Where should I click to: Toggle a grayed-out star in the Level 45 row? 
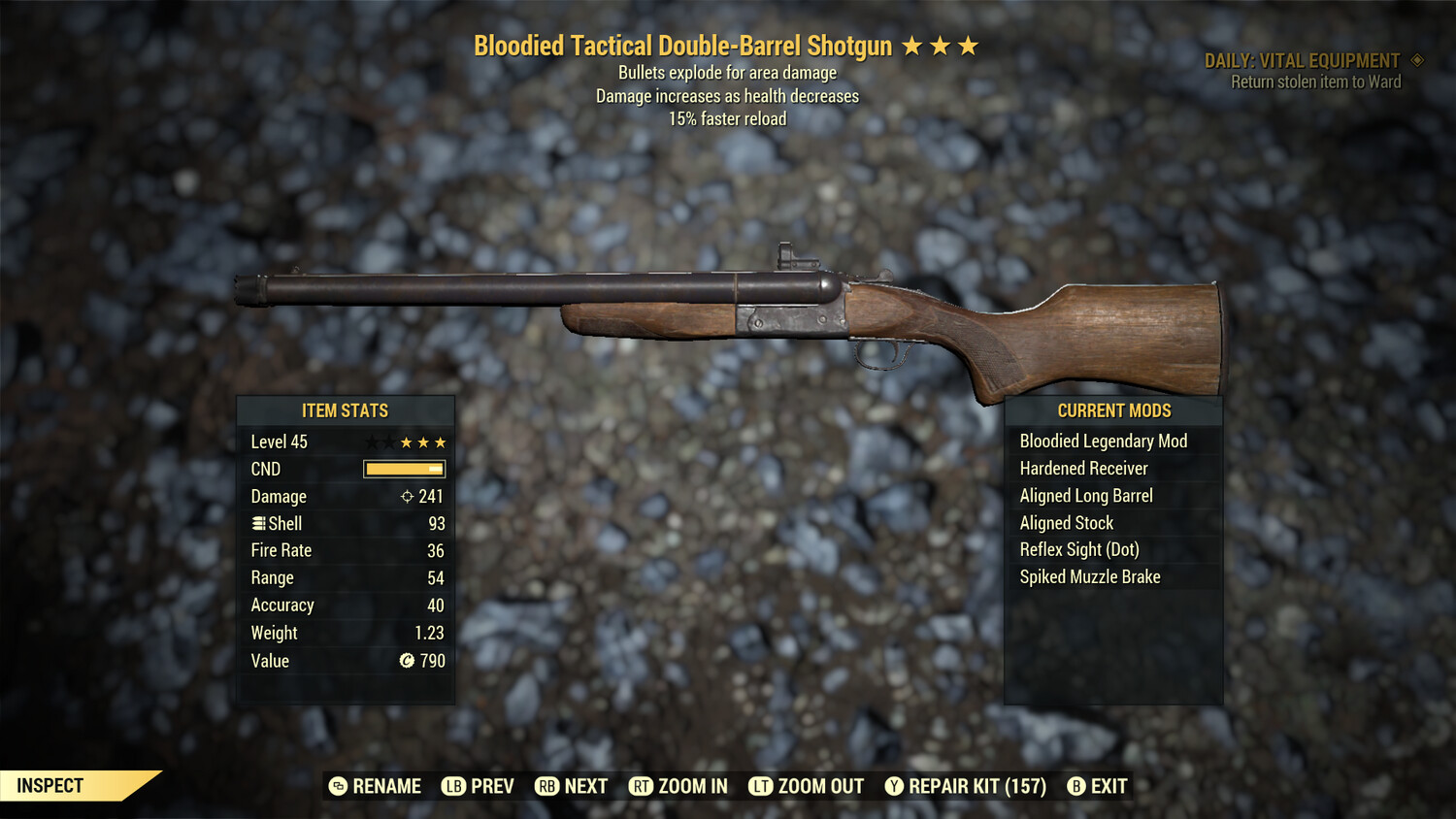[x=373, y=442]
